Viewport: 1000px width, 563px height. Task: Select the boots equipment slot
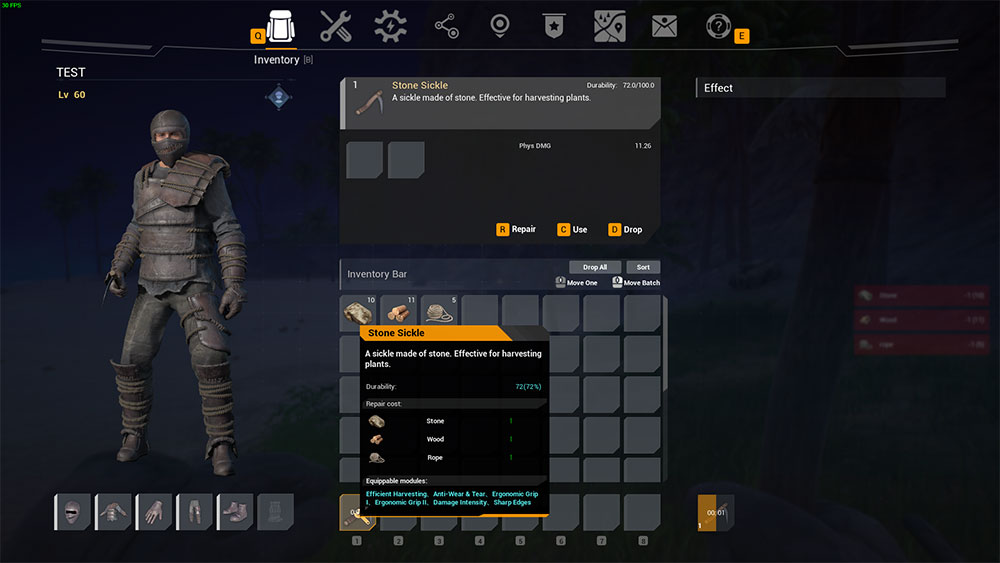point(235,512)
